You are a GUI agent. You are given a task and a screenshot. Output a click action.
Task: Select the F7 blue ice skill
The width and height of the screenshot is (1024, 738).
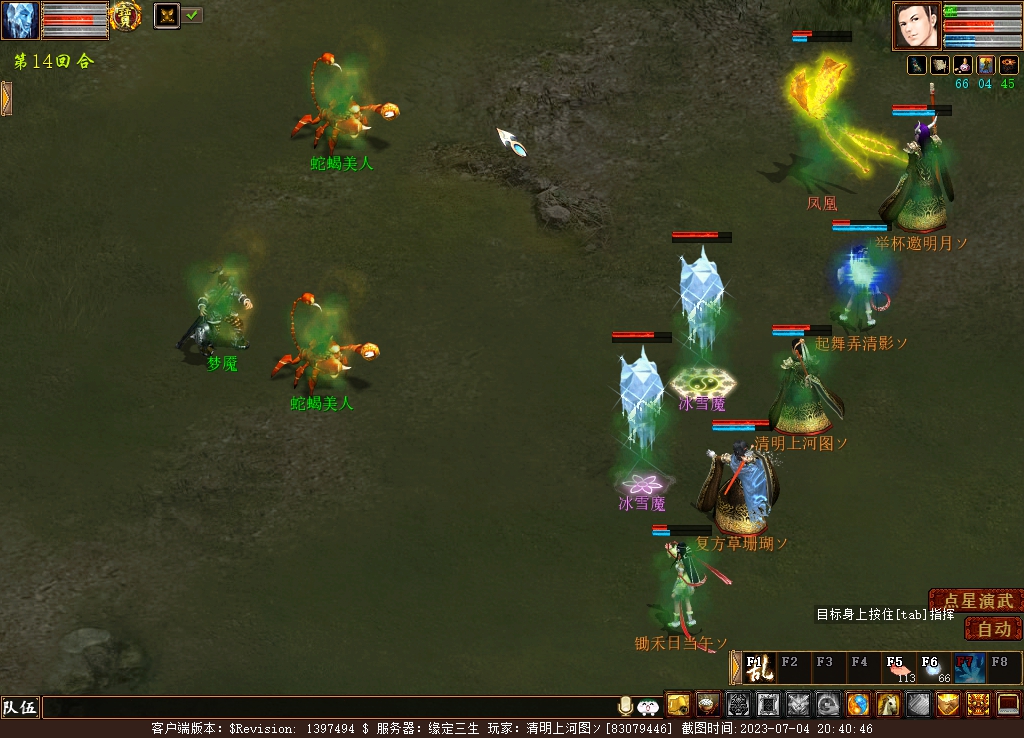[968, 668]
